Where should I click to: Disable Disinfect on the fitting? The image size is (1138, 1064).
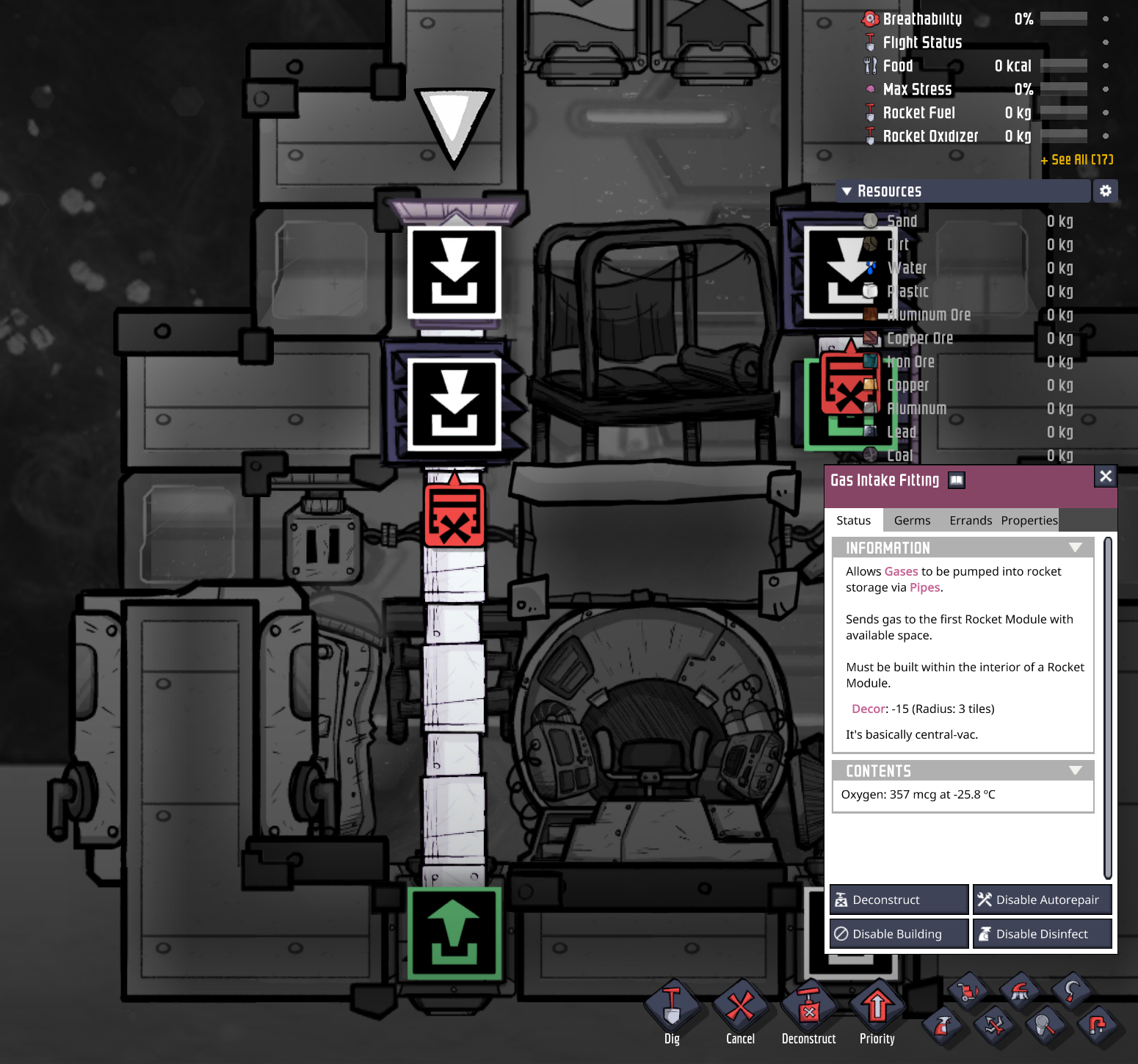coord(1042,933)
